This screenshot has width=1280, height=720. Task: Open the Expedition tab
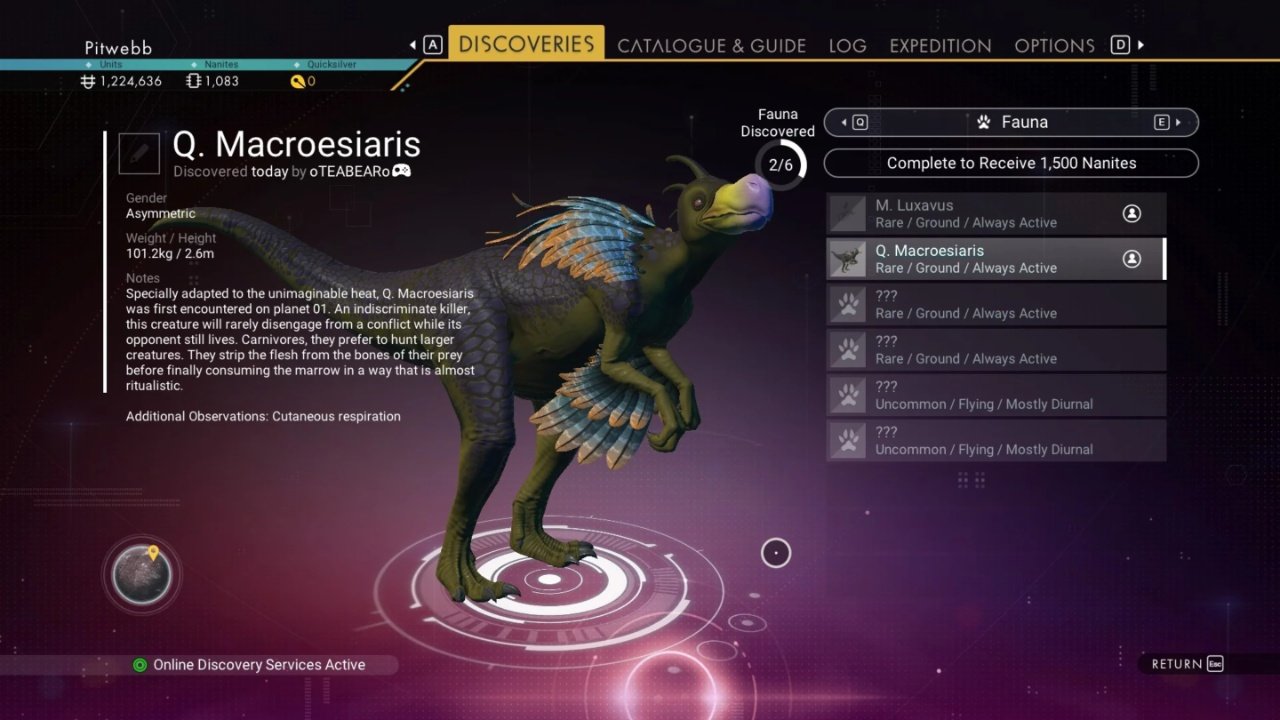[940, 45]
